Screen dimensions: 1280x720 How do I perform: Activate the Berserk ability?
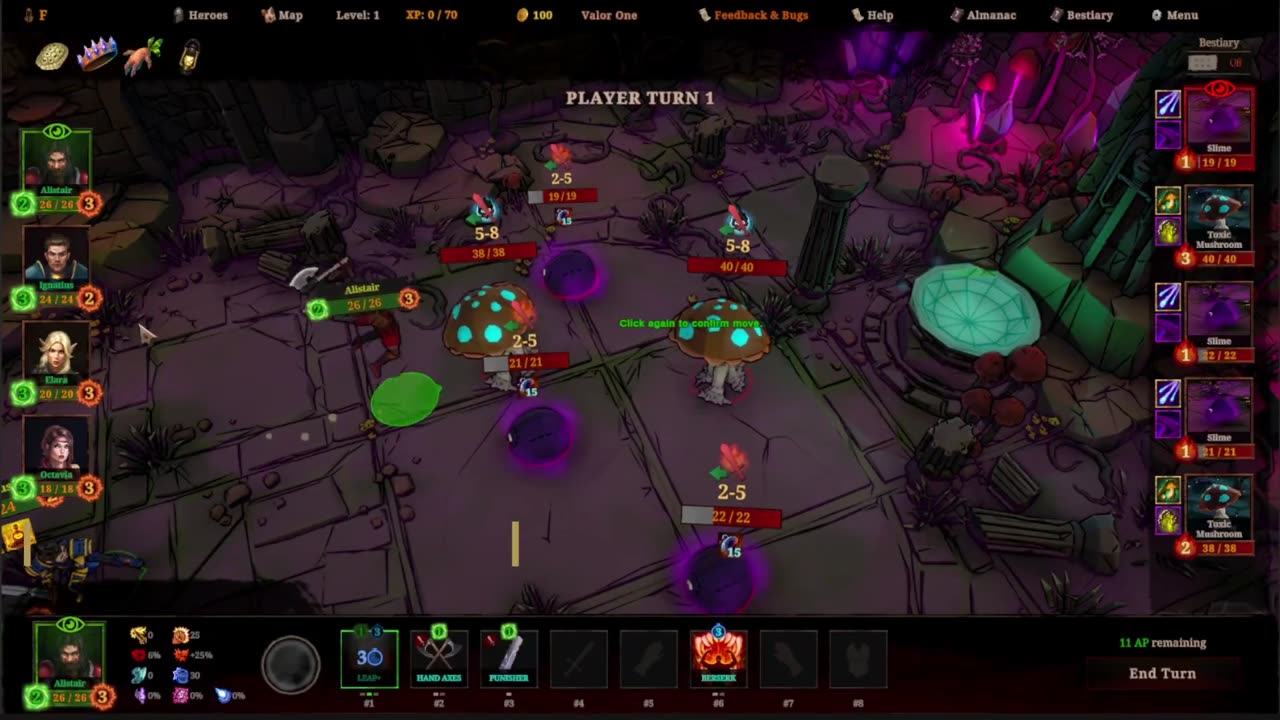click(718, 659)
